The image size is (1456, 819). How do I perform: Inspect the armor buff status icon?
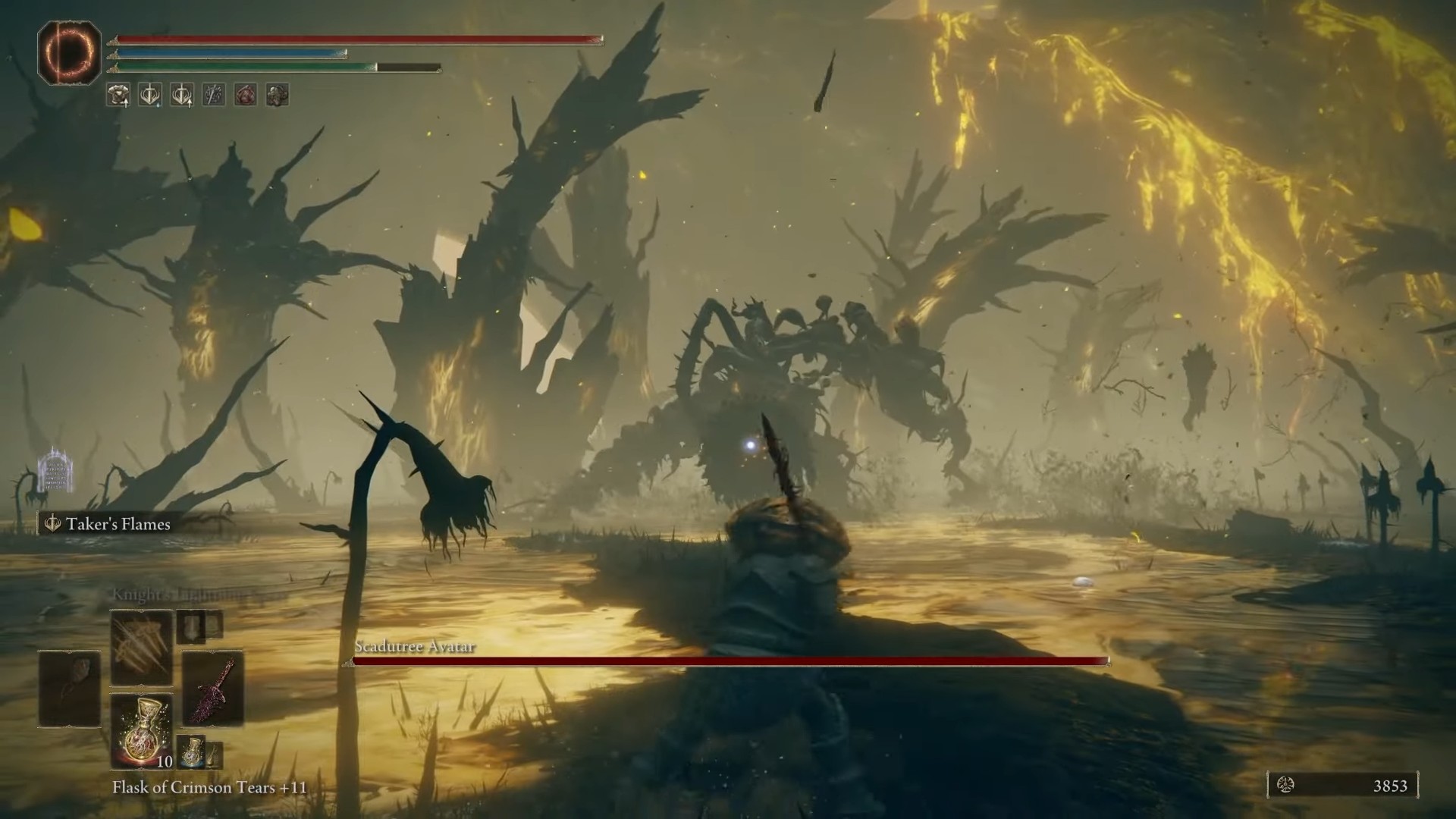click(118, 95)
